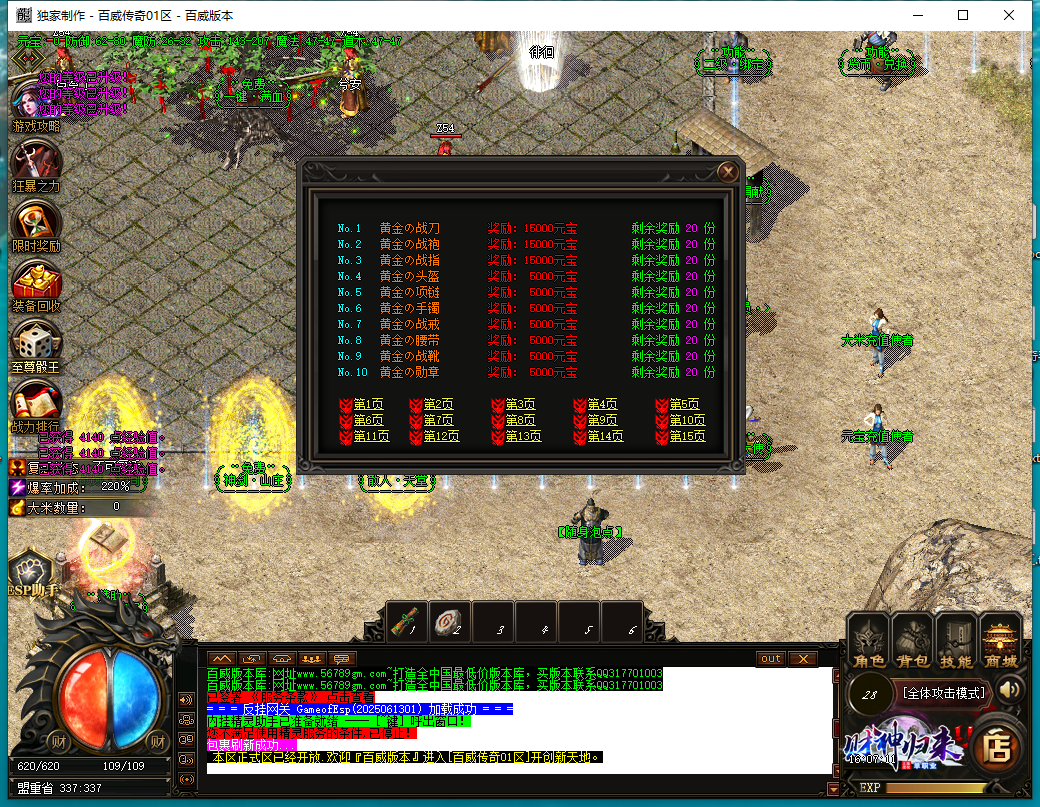Screen dimensions: 1040x807
Task: Use the stone item in hotbar slot 2
Action: point(450,620)
